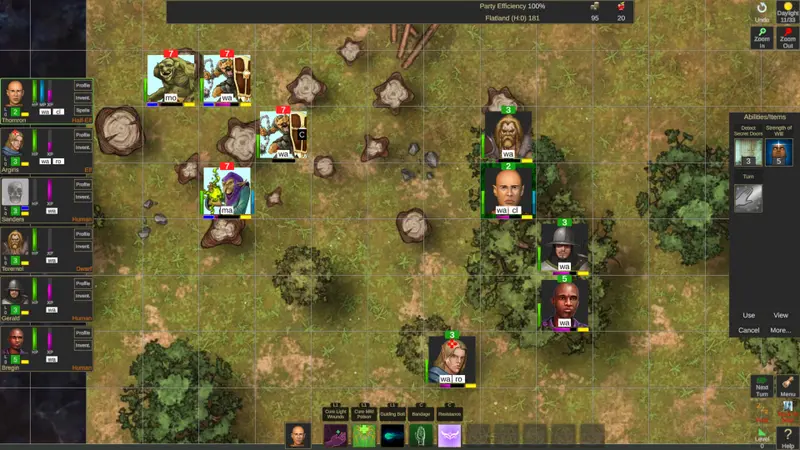Choose the Turn ability icon
The width and height of the screenshot is (800, 450).
(x=749, y=197)
